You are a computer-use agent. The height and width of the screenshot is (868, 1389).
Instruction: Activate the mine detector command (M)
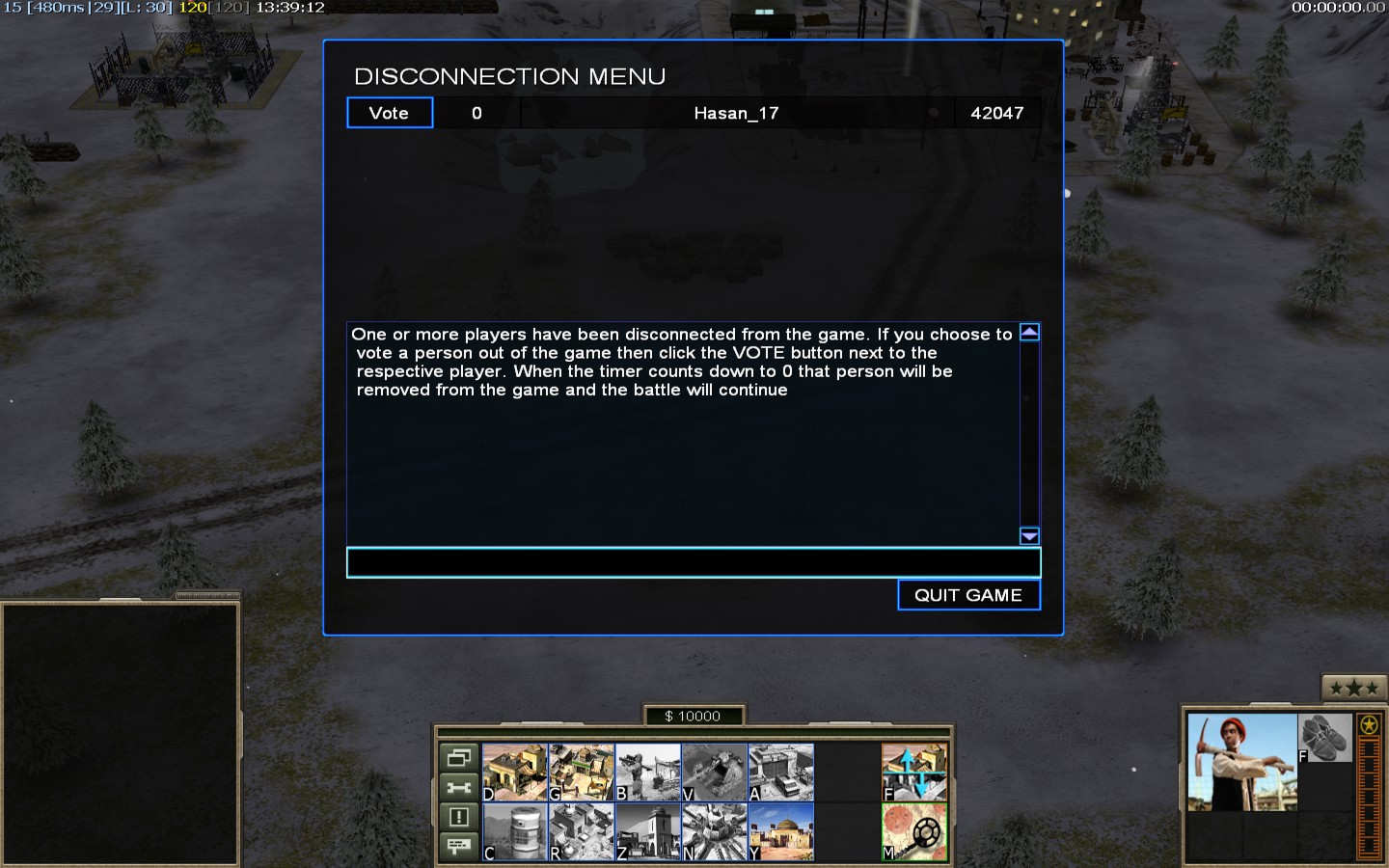click(914, 831)
